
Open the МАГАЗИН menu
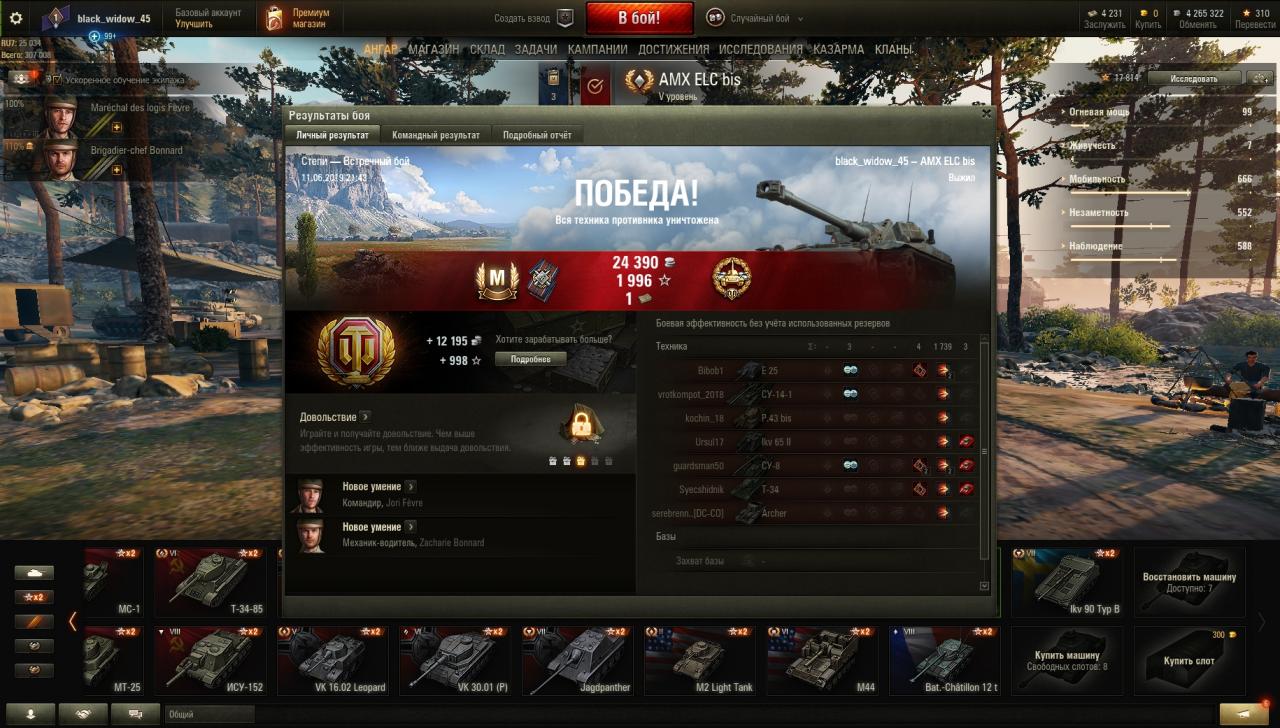pyautogui.click(x=434, y=49)
